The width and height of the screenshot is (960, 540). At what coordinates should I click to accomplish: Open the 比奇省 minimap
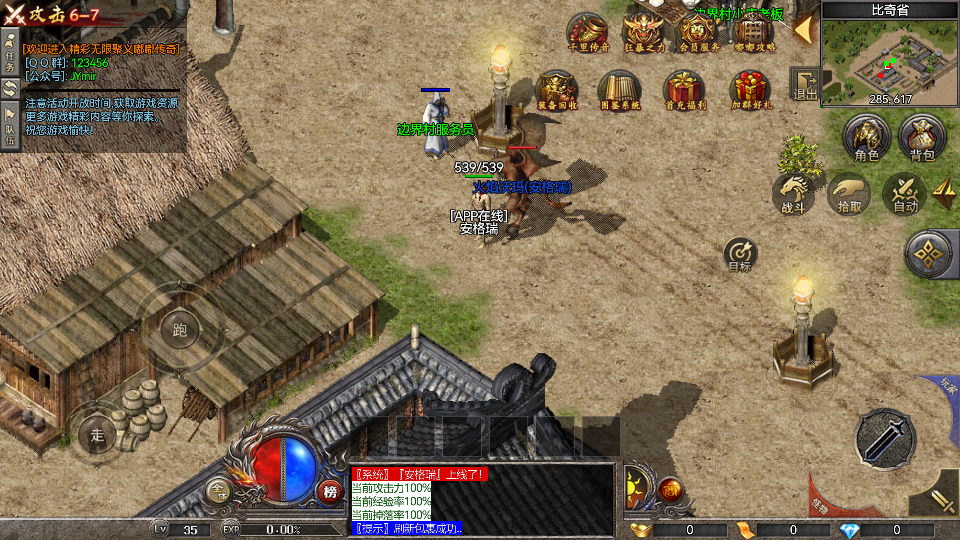pos(890,55)
